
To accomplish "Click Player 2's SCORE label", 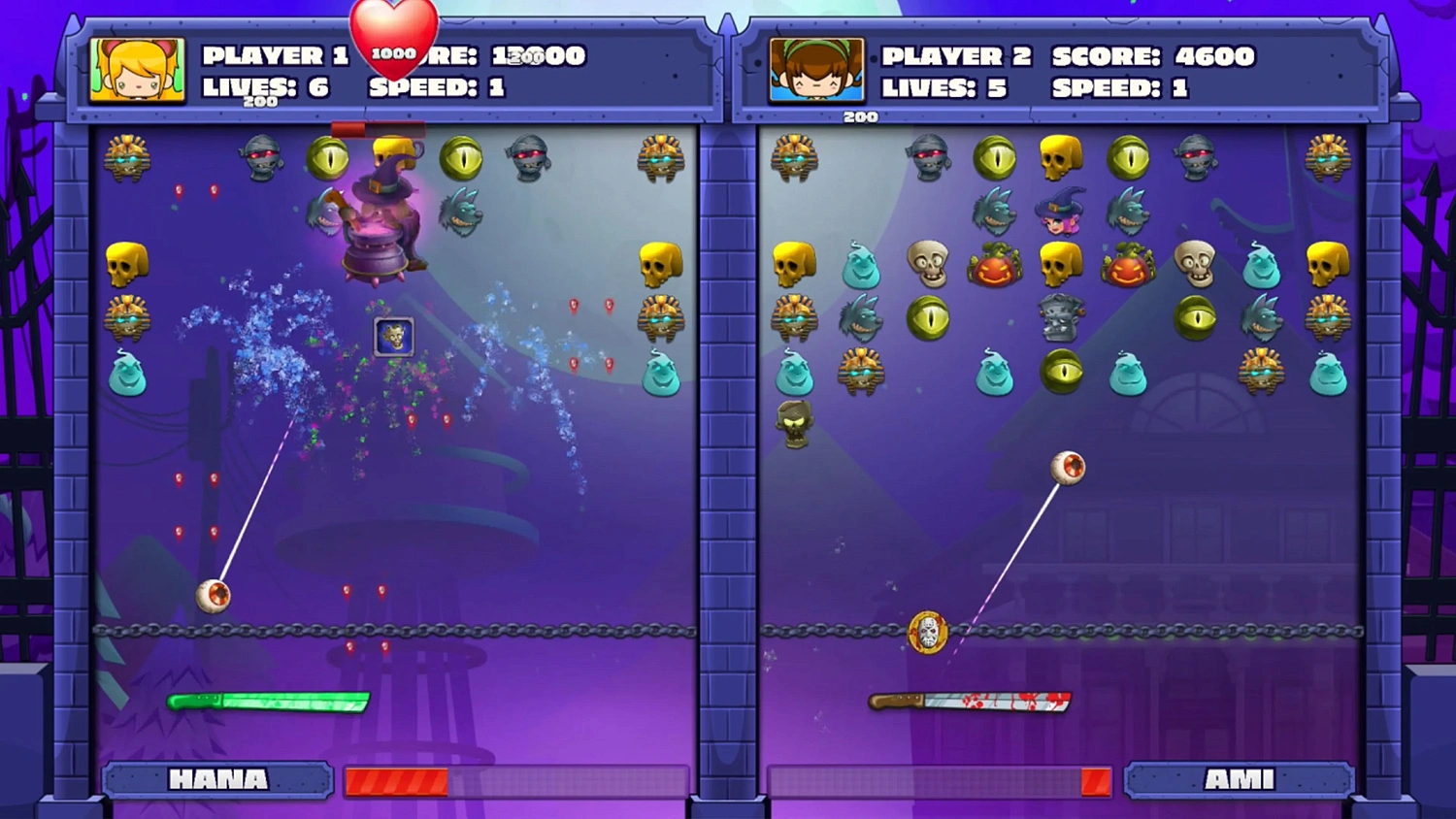I will (x=1107, y=56).
